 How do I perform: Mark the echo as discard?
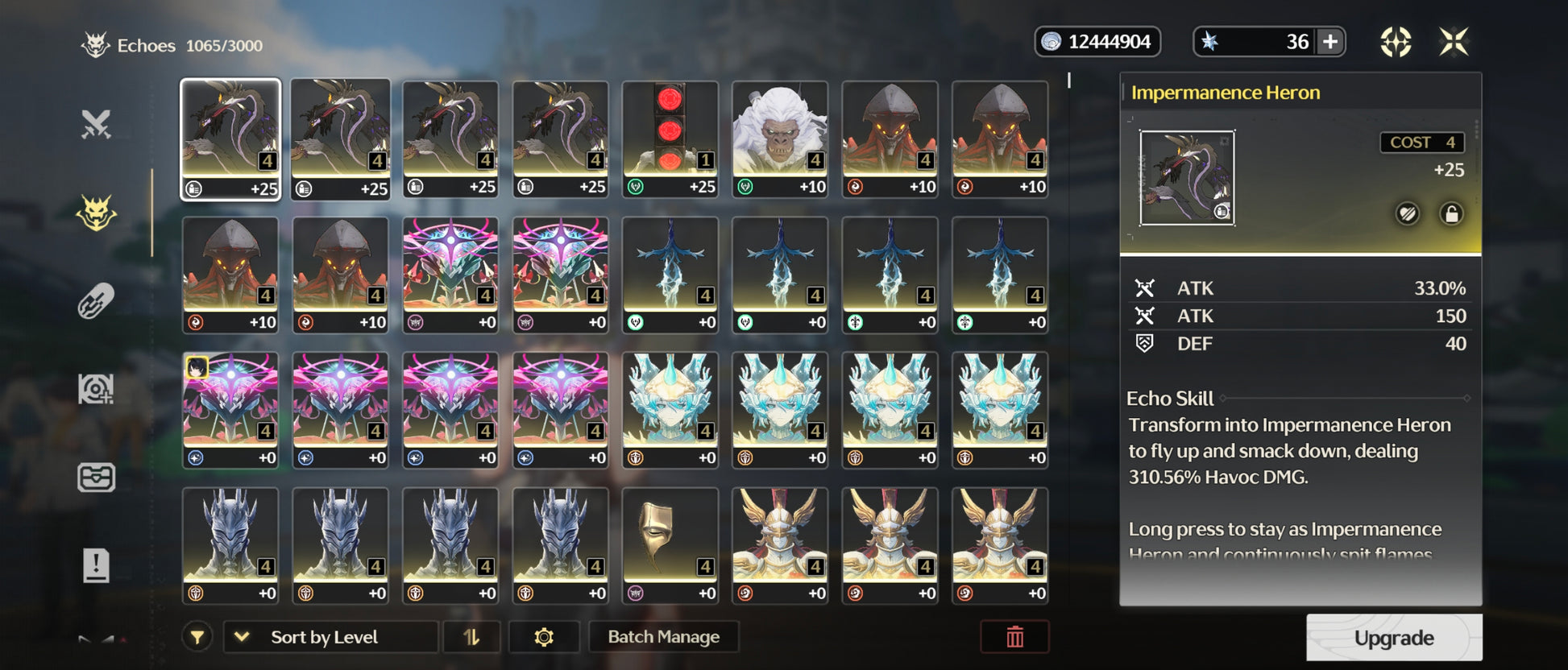[1407, 214]
